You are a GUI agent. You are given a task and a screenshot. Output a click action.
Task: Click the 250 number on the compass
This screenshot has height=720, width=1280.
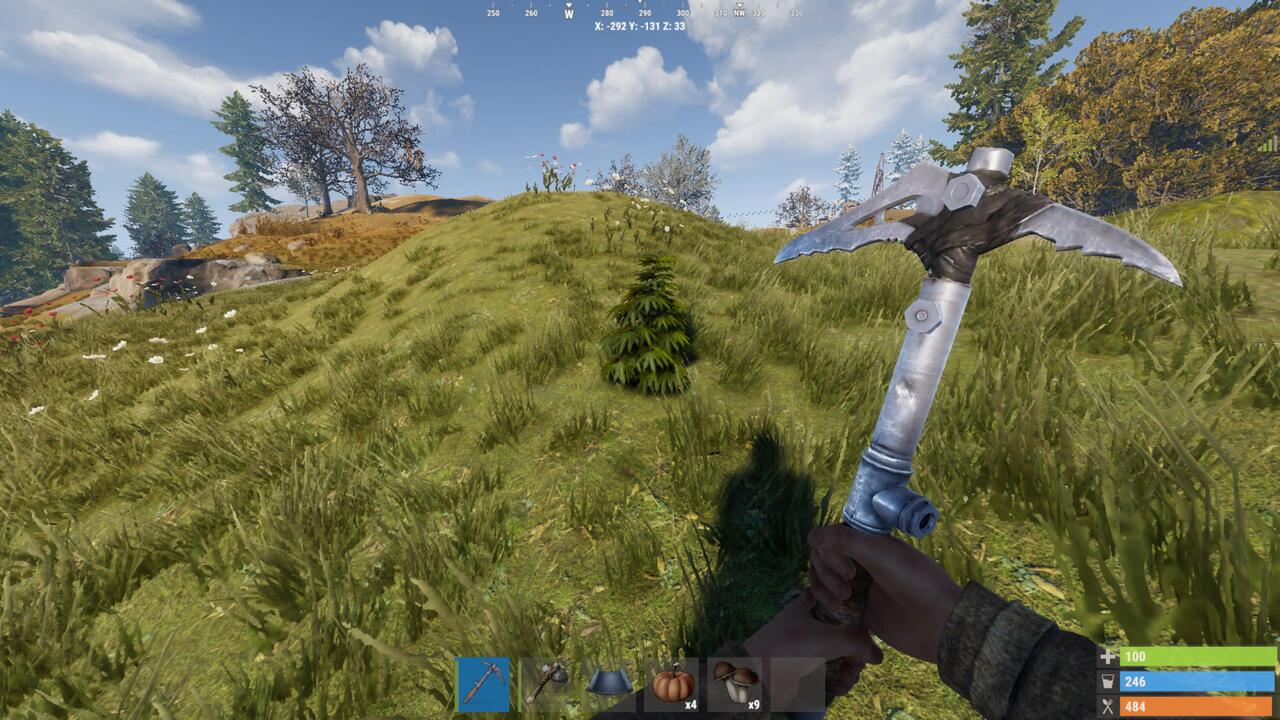click(x=493, y=13)
